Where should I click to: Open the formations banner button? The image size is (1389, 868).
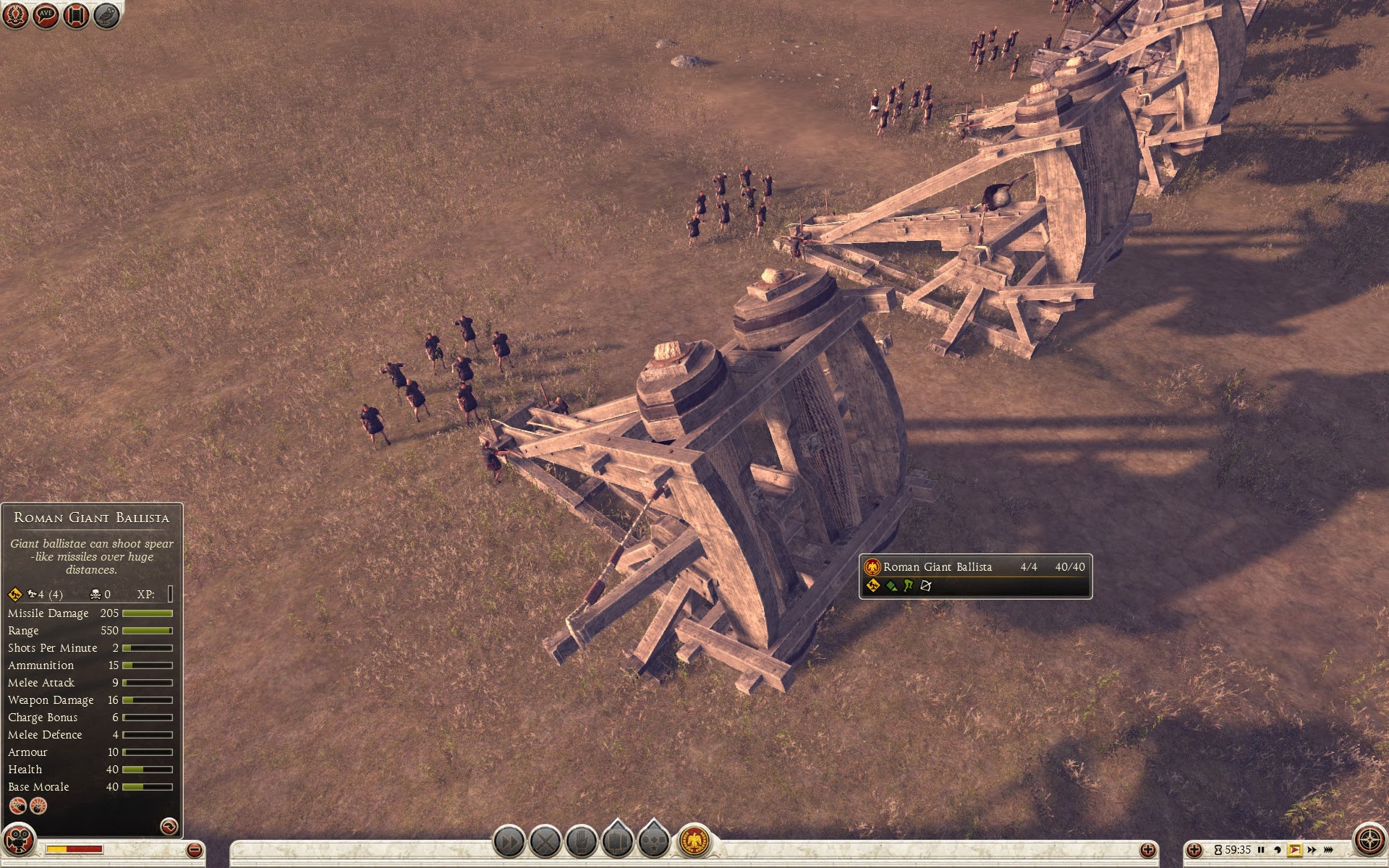pyautogui.click(x=617, y=842)
